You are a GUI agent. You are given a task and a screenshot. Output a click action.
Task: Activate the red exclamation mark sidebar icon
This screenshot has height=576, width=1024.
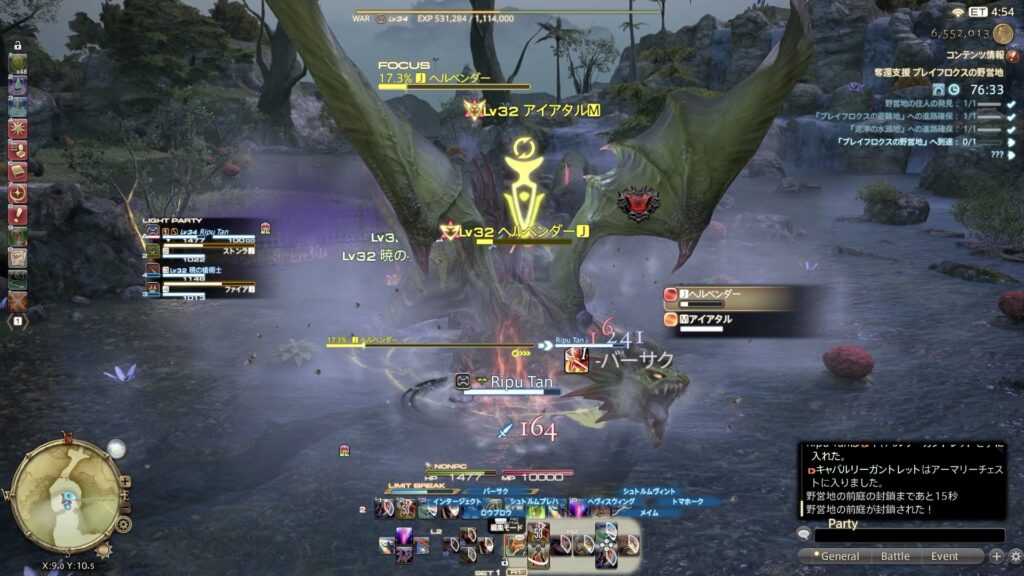17,214
